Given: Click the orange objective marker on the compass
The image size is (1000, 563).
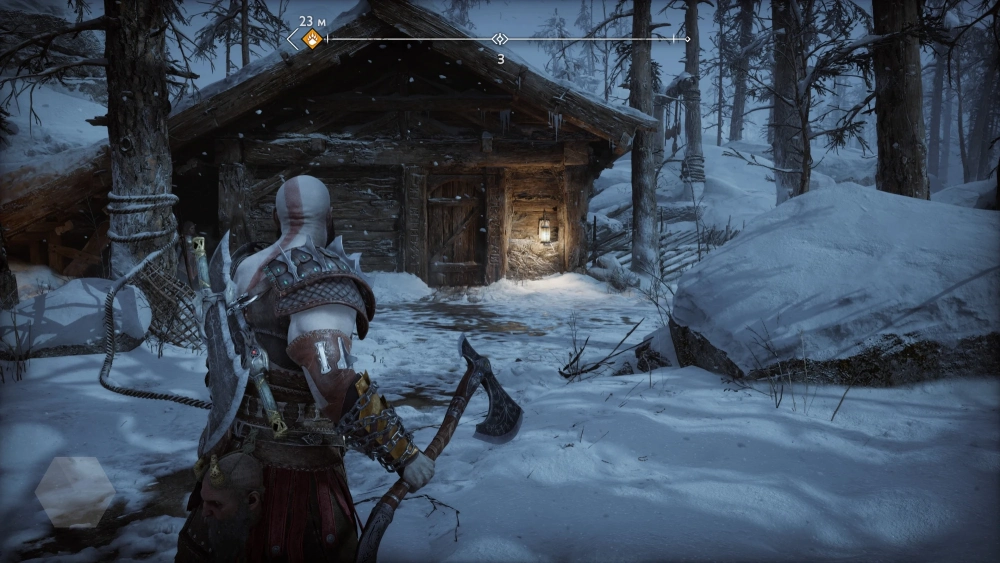Looking at the screenshot, I should click(x=312, y=39).
